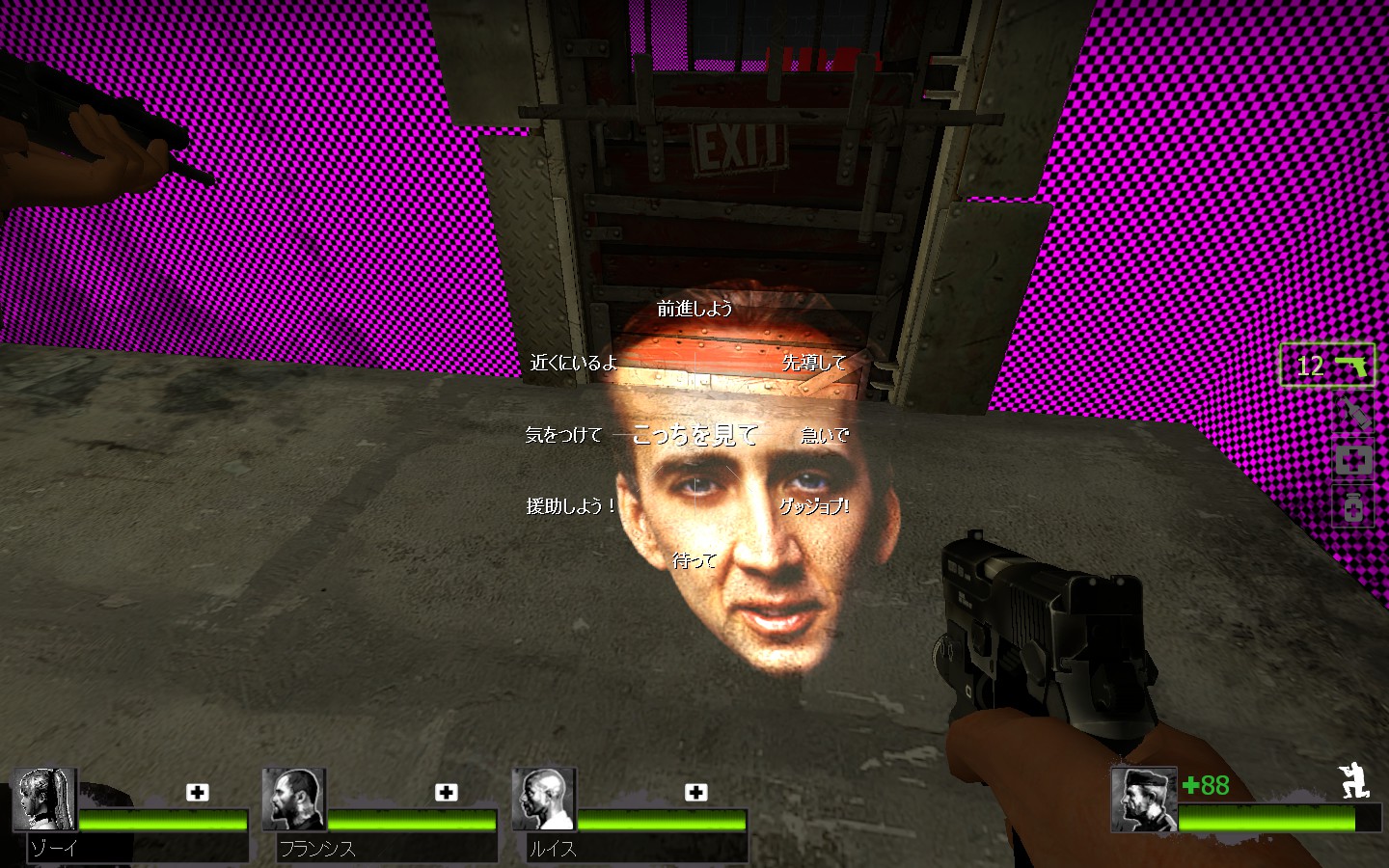The image size is (1389, 868).
Task: Select the pain pills inventory slot
Action: (x=1352, y=506)
